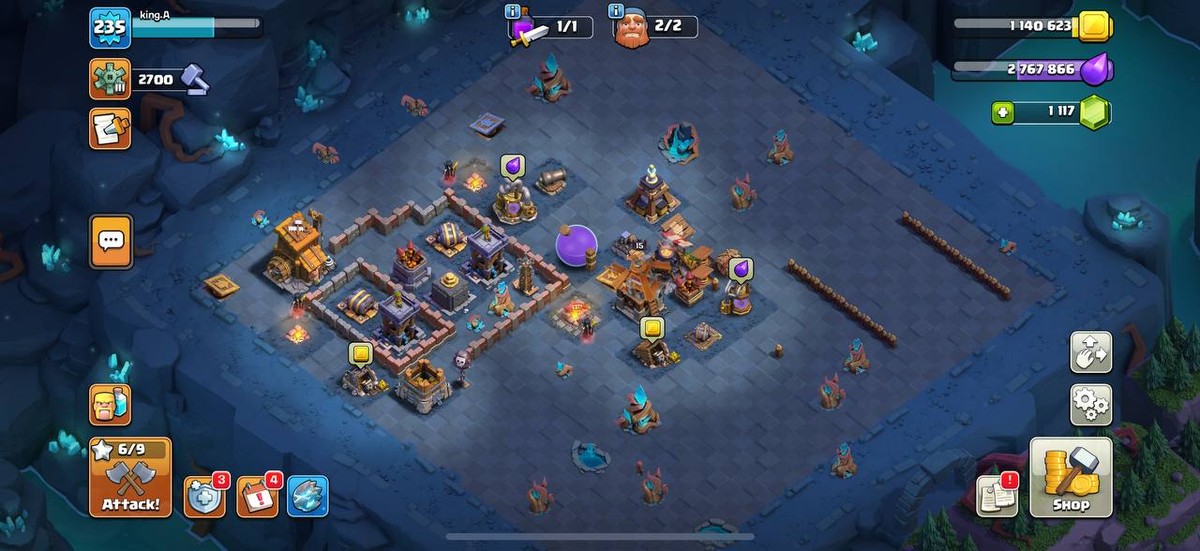Click the blue ore rock icon
Viewport: 1200px width, 551px height.
coord(308,496)
